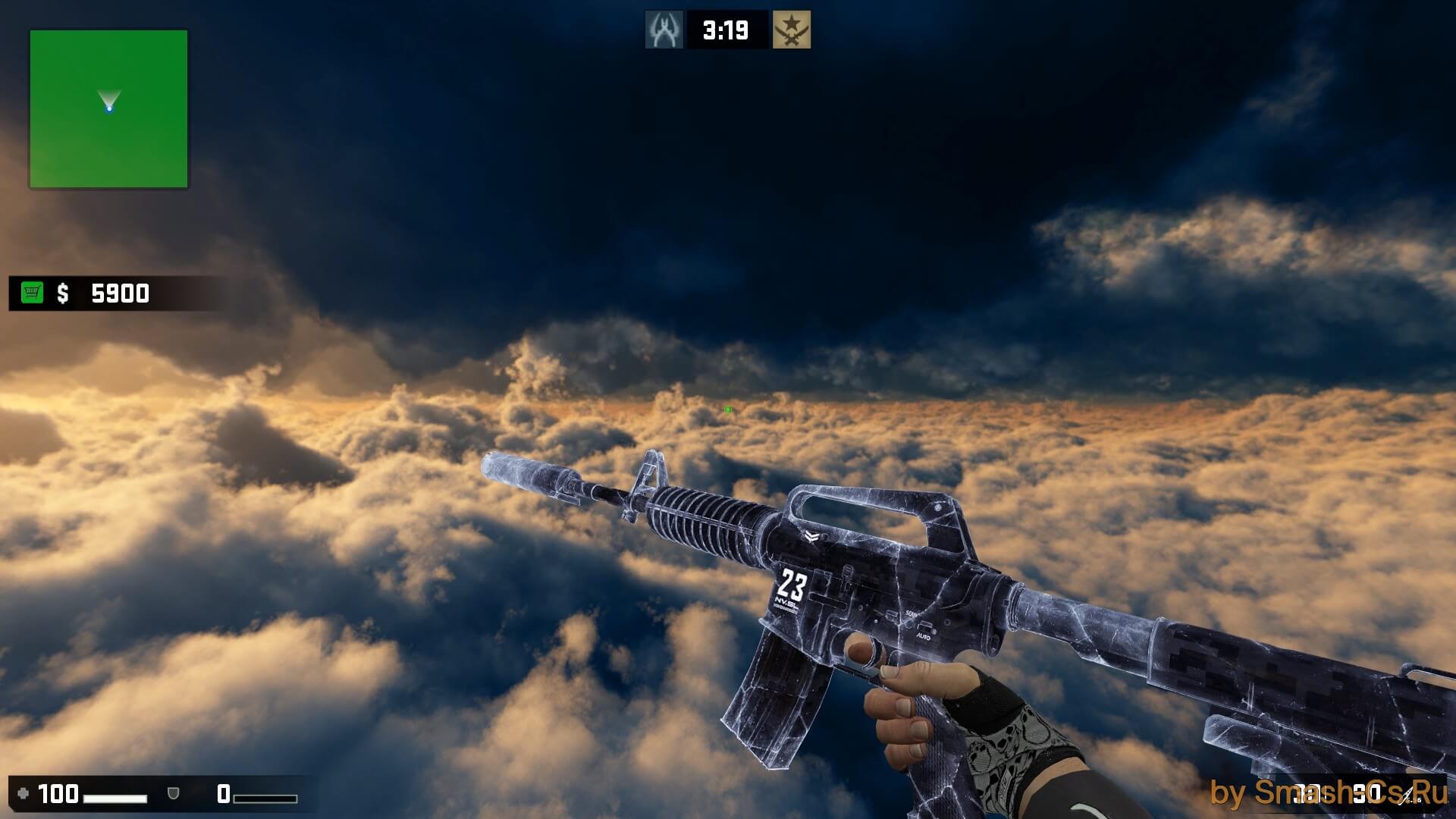Select the Counter-Terrorist team emblem
Image resolution: width=1456 pixels, height=819 pixels.
pos(664,30)
